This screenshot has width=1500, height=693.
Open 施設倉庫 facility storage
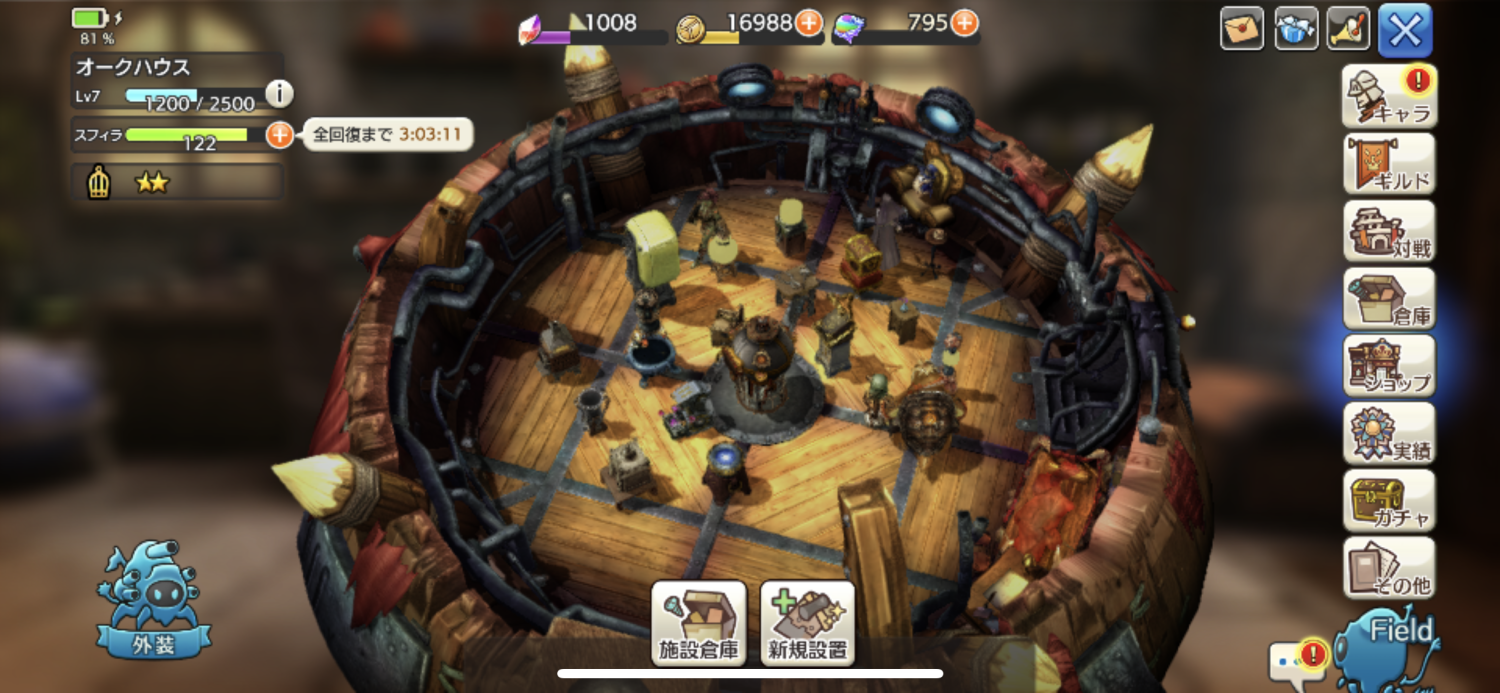click(699, 623)
